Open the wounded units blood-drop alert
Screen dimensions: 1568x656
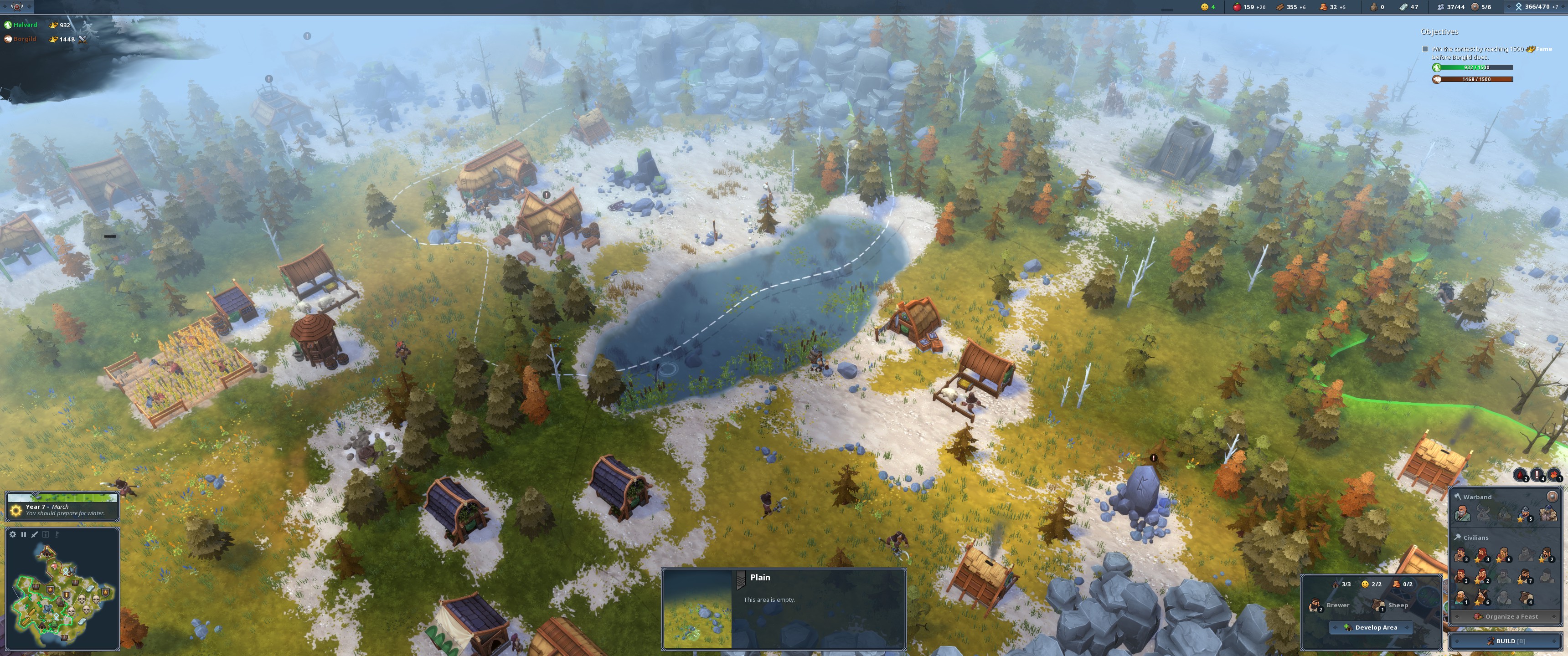[1520, 475]
